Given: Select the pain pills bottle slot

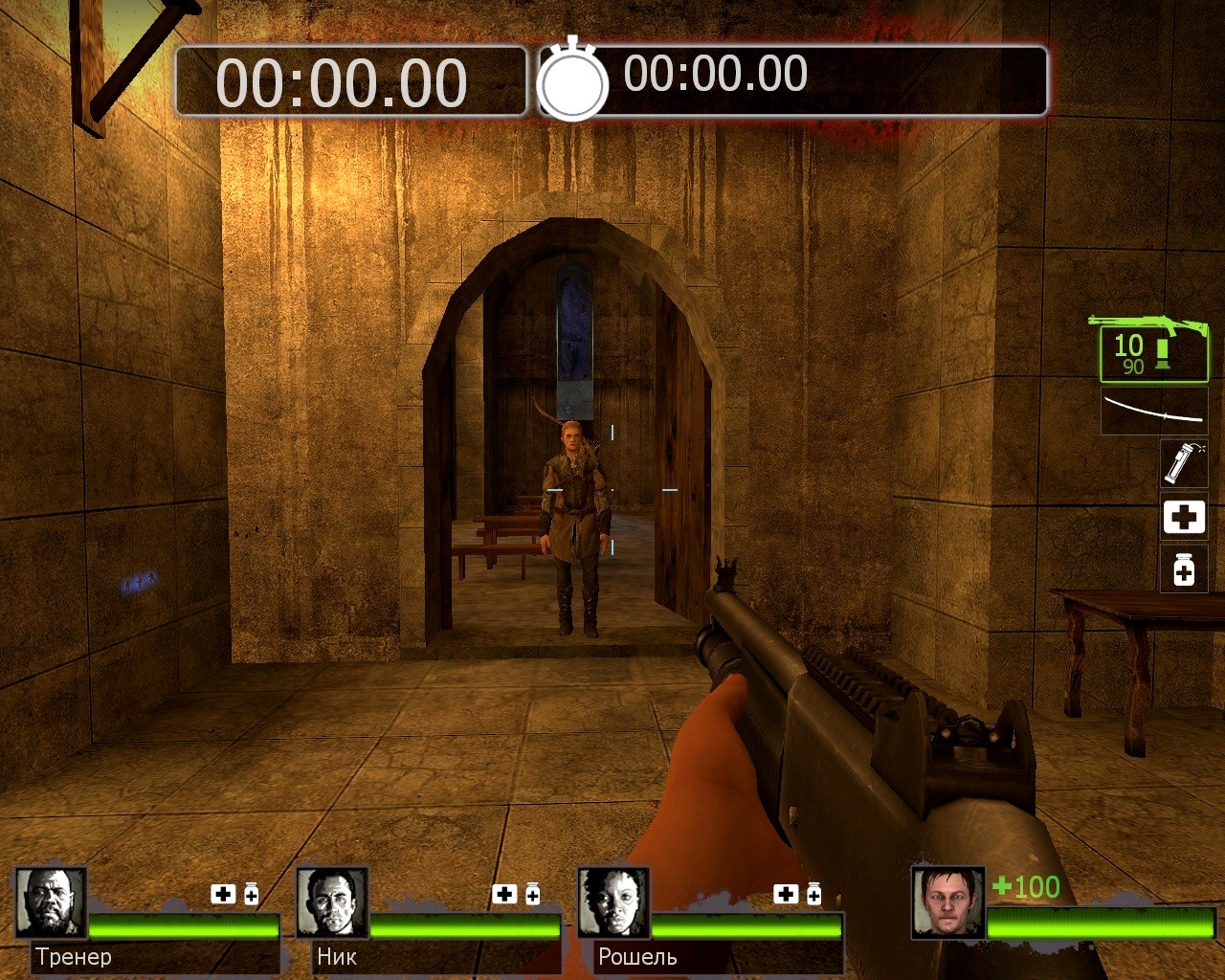Looking at the screenshot, I should click(x=1184, y=570).
